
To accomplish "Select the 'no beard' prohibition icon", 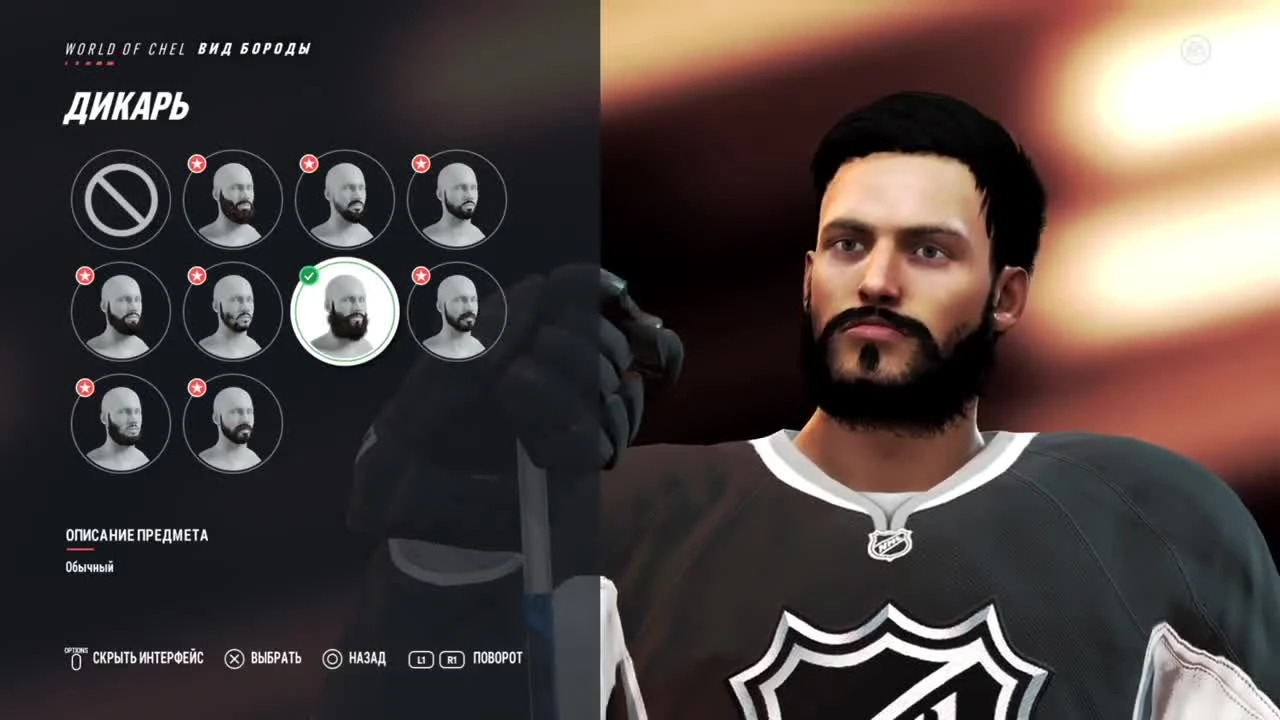I will point(120,199).
